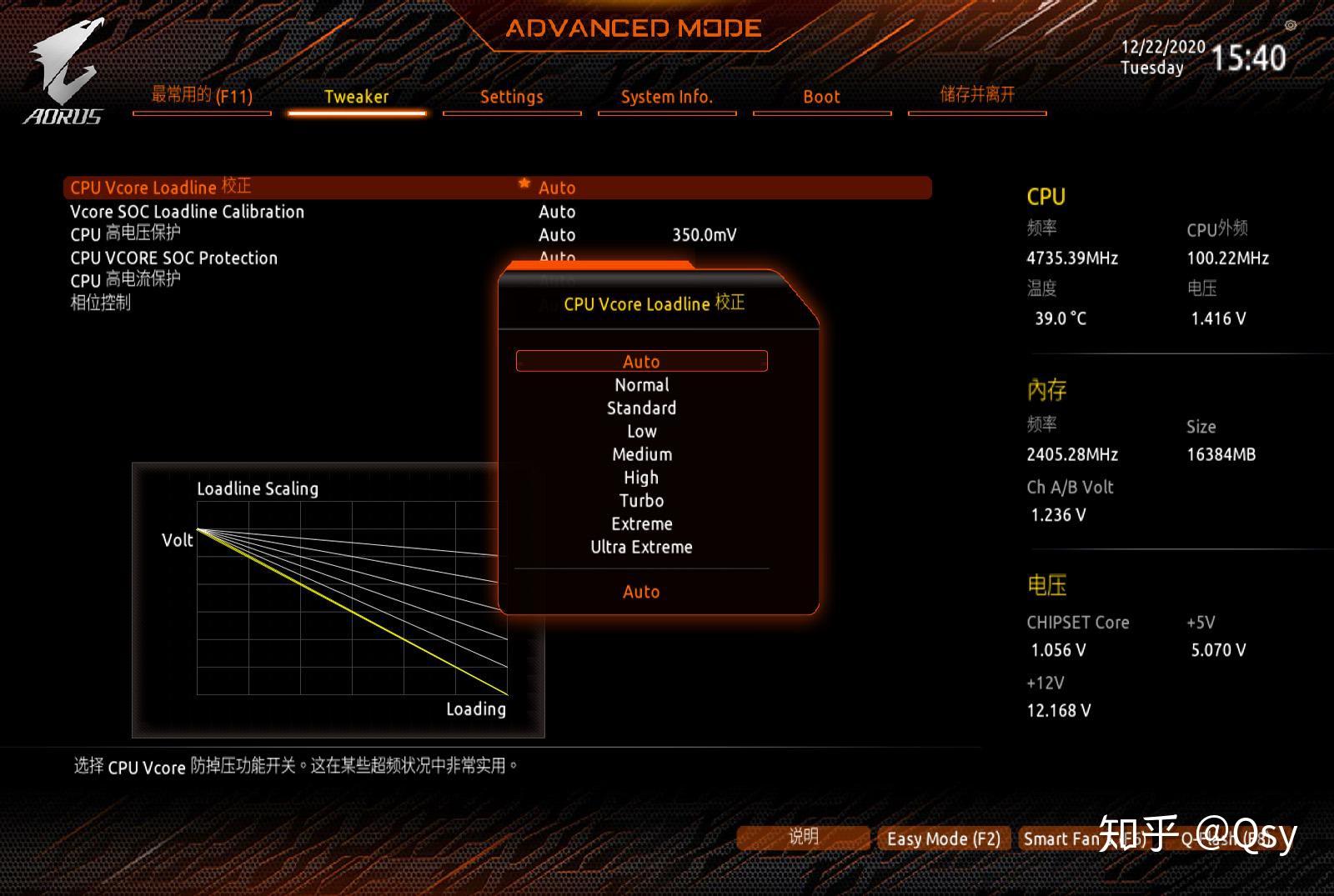
Task: Open the 储存并离开 save and exit tab
Action: point(977,95)
